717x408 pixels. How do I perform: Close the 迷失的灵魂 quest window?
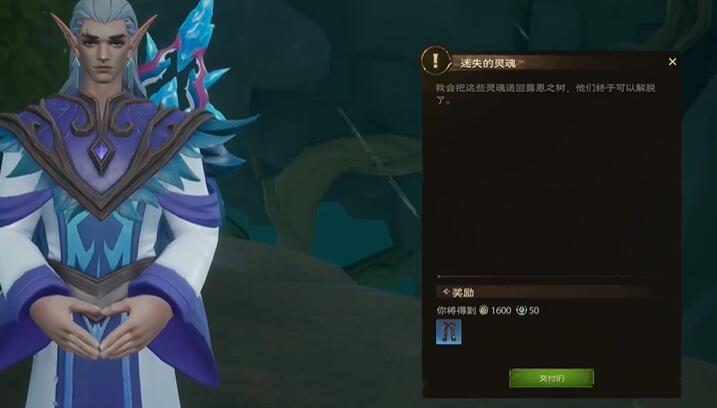point(672,62)
